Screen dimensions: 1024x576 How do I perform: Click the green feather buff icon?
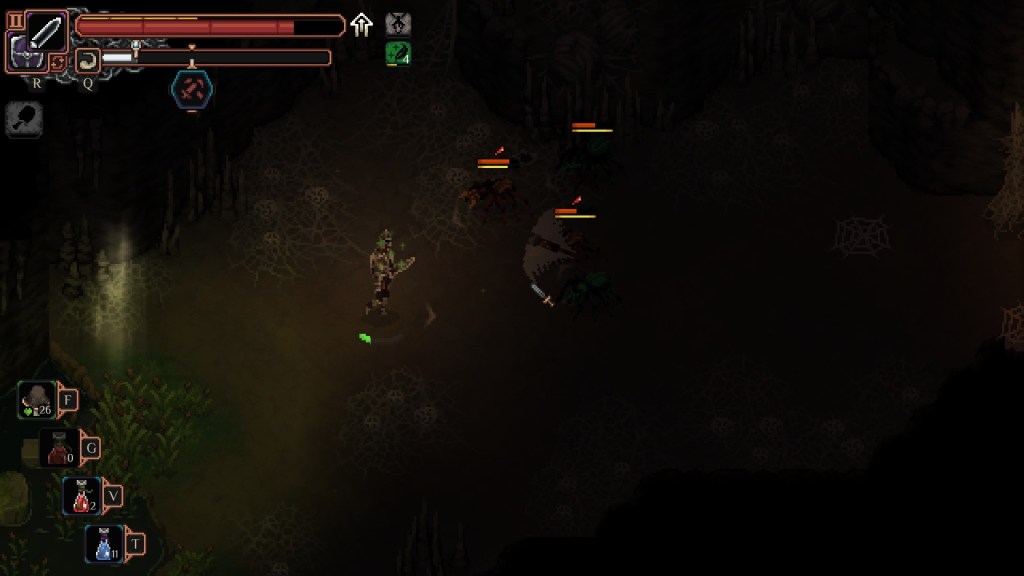click(x=397, y=54)
